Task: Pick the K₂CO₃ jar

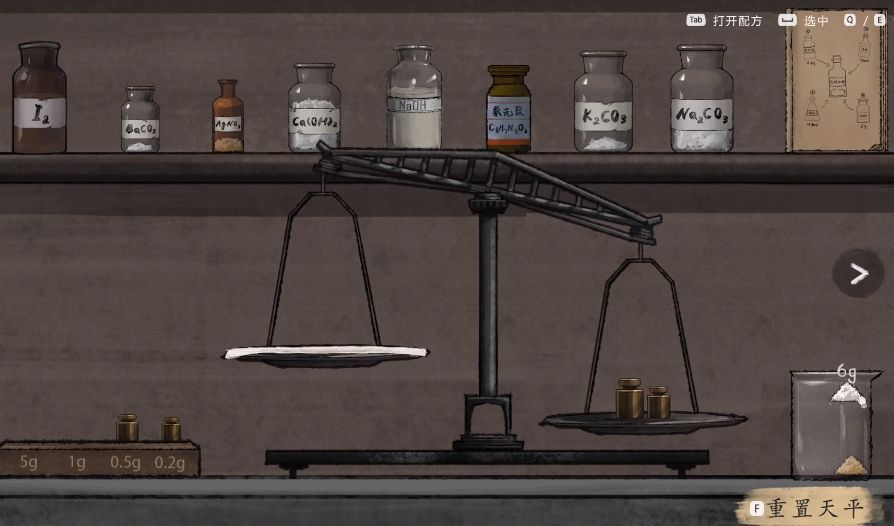Action: pos(603,104)
